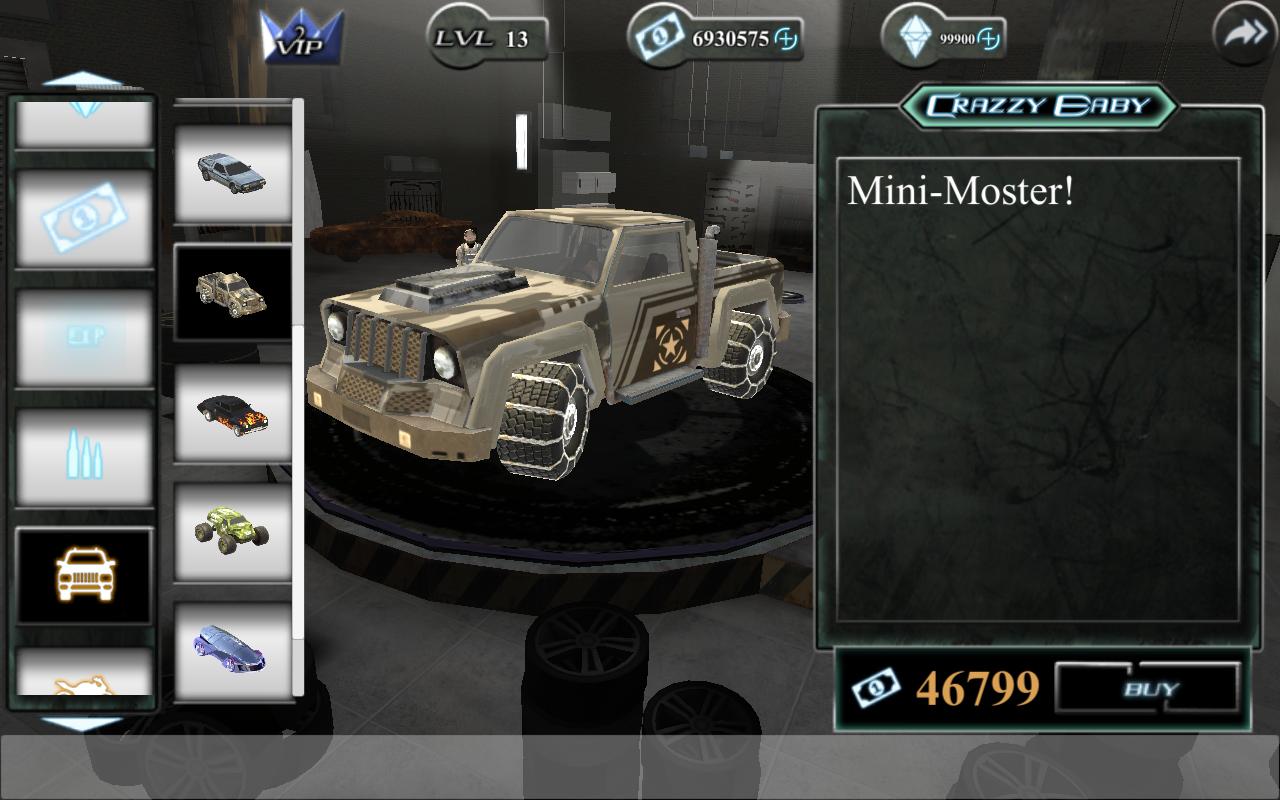Buy the Crazzy Baby truck
Image resolution: width=1280 pixels, height=800 pixels.
[x=1148, y=689]
